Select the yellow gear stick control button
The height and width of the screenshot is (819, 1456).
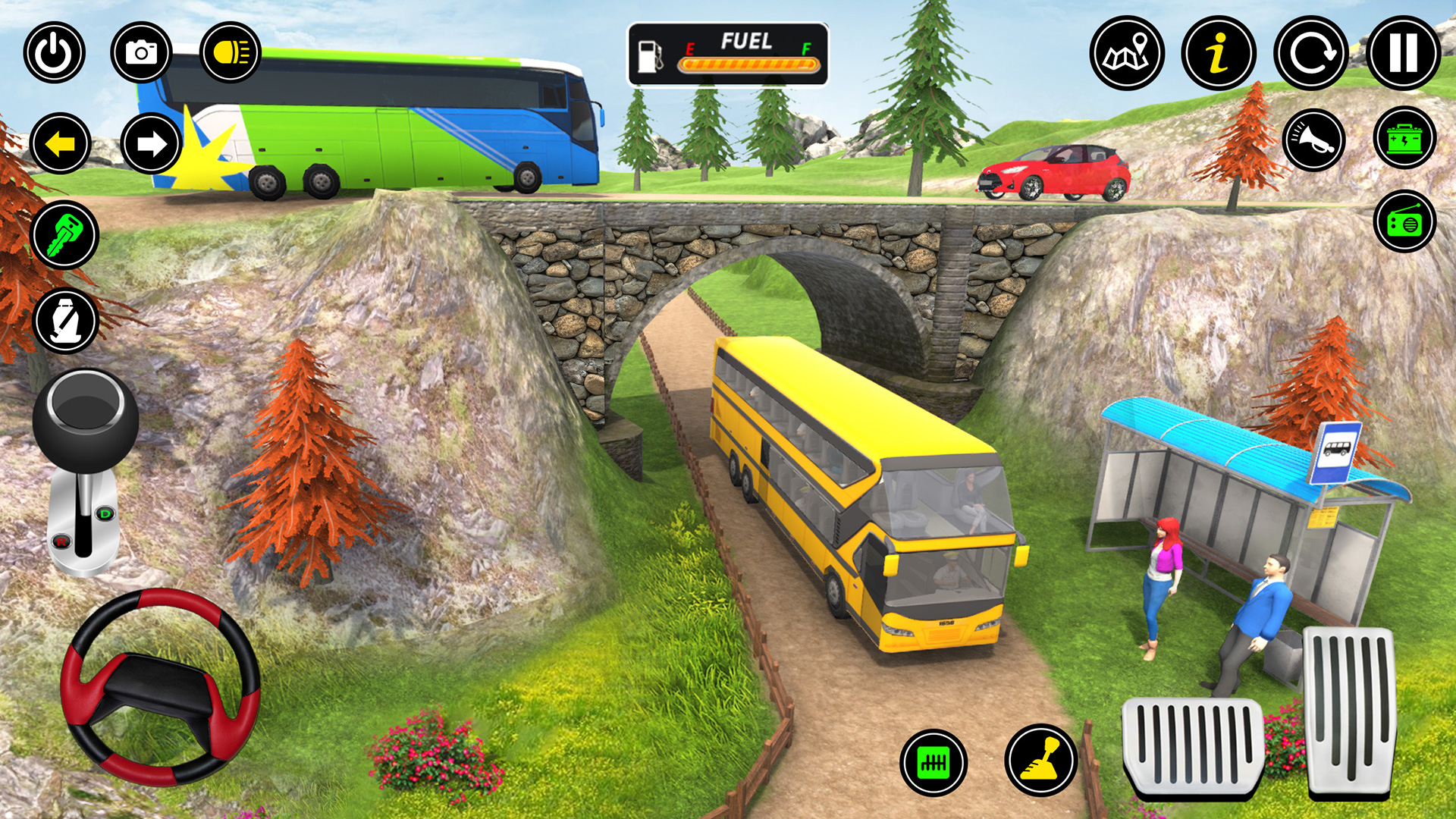pos(1041,760)
